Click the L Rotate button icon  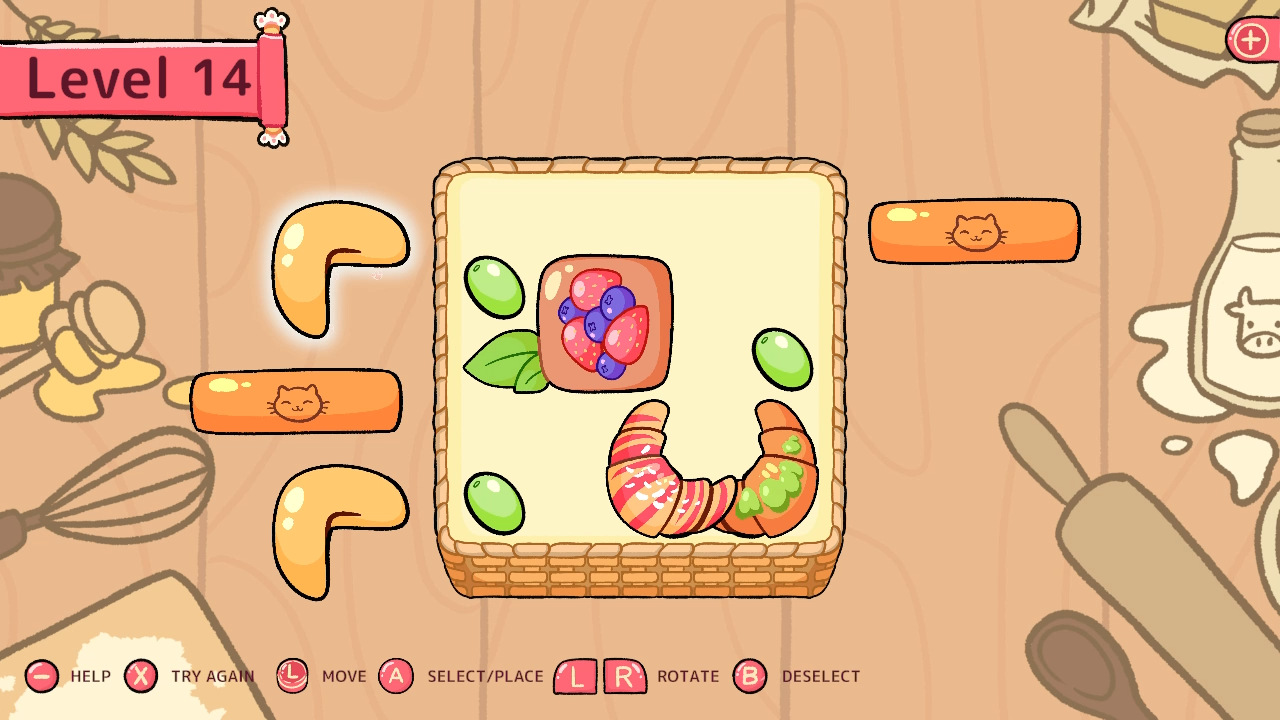pos(574,676)
